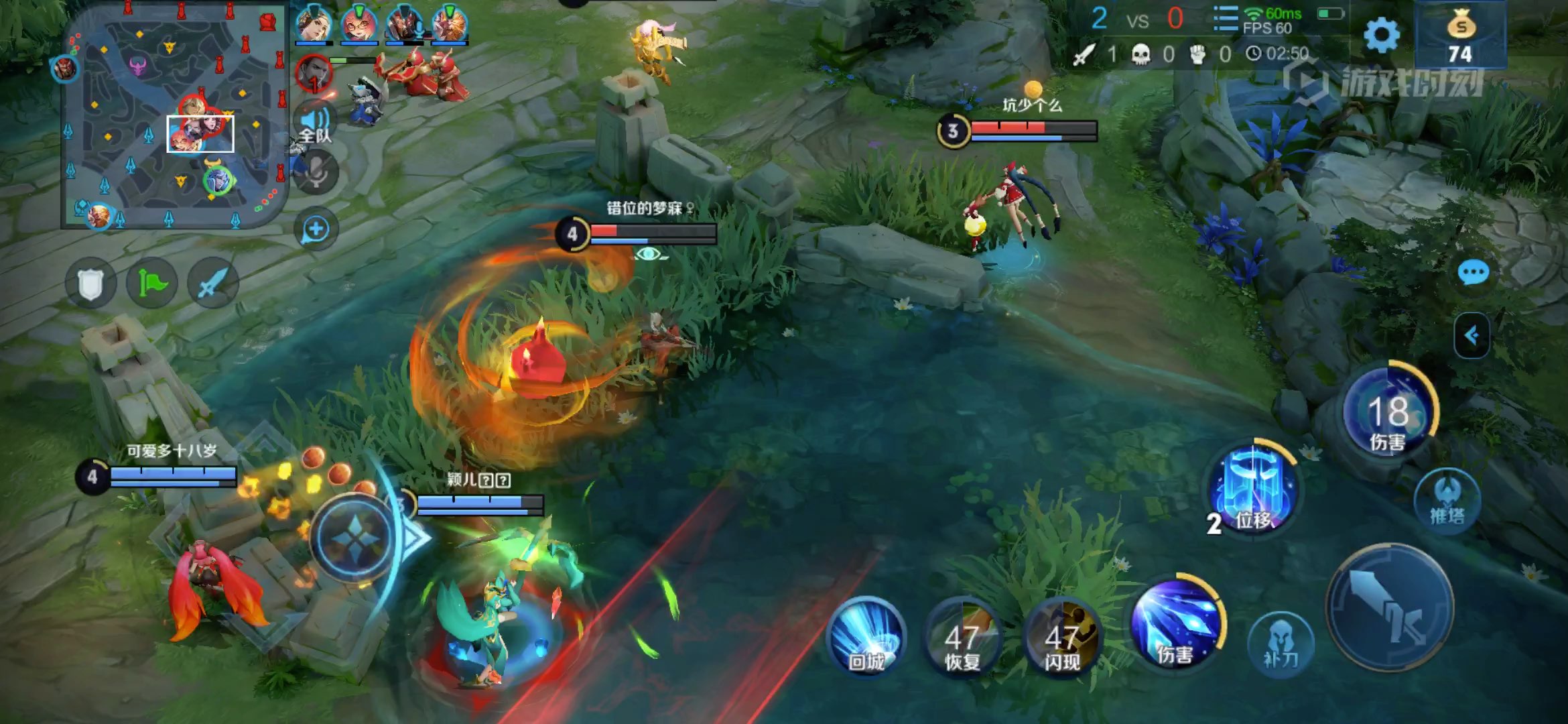Image resolution: width=1568 pixels, height=724 pixels.
Task: Toggle the 全队 team voice speaker
Action: [315, 124]
